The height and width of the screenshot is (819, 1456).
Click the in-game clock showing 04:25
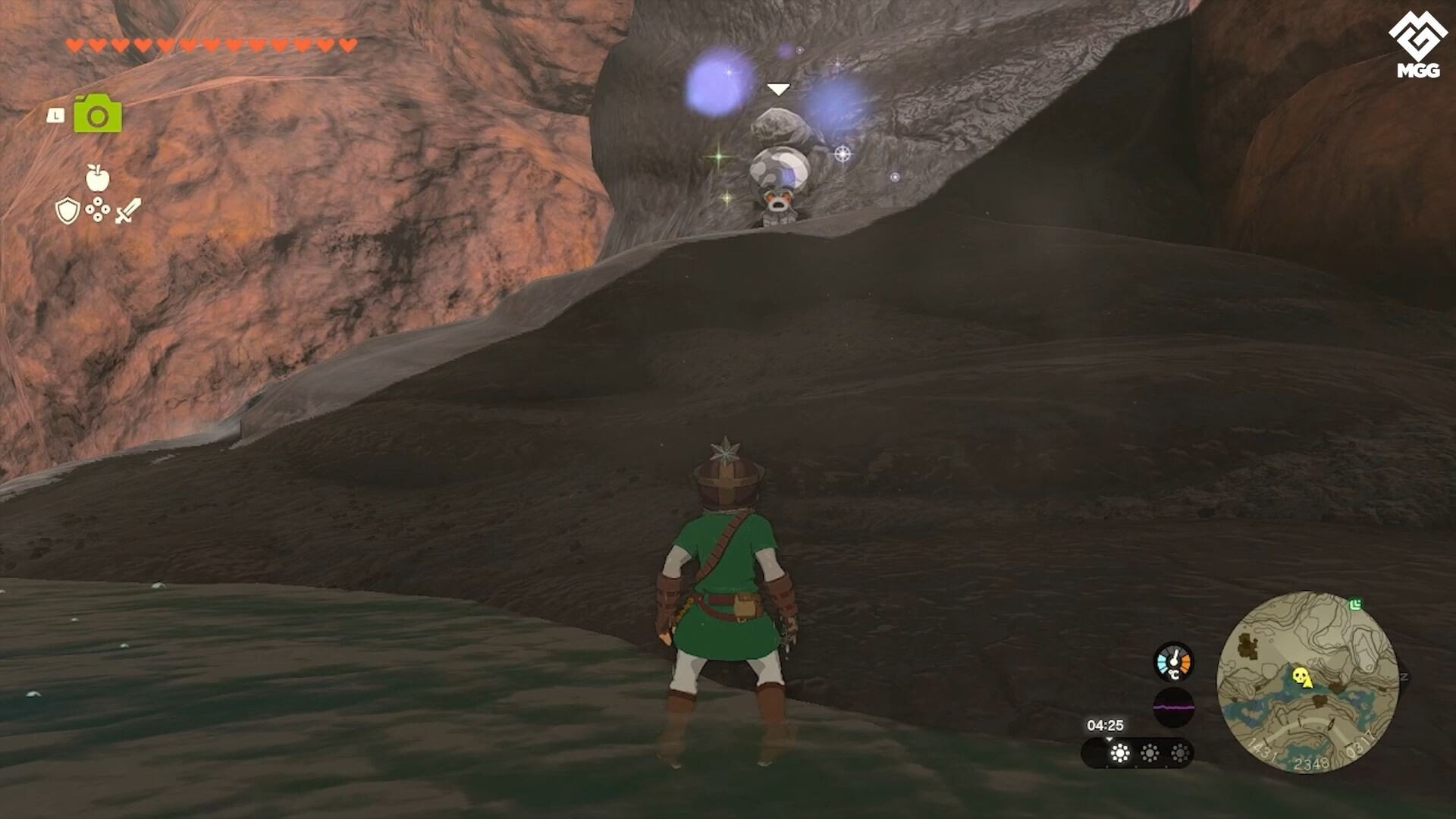[1106, 724]
